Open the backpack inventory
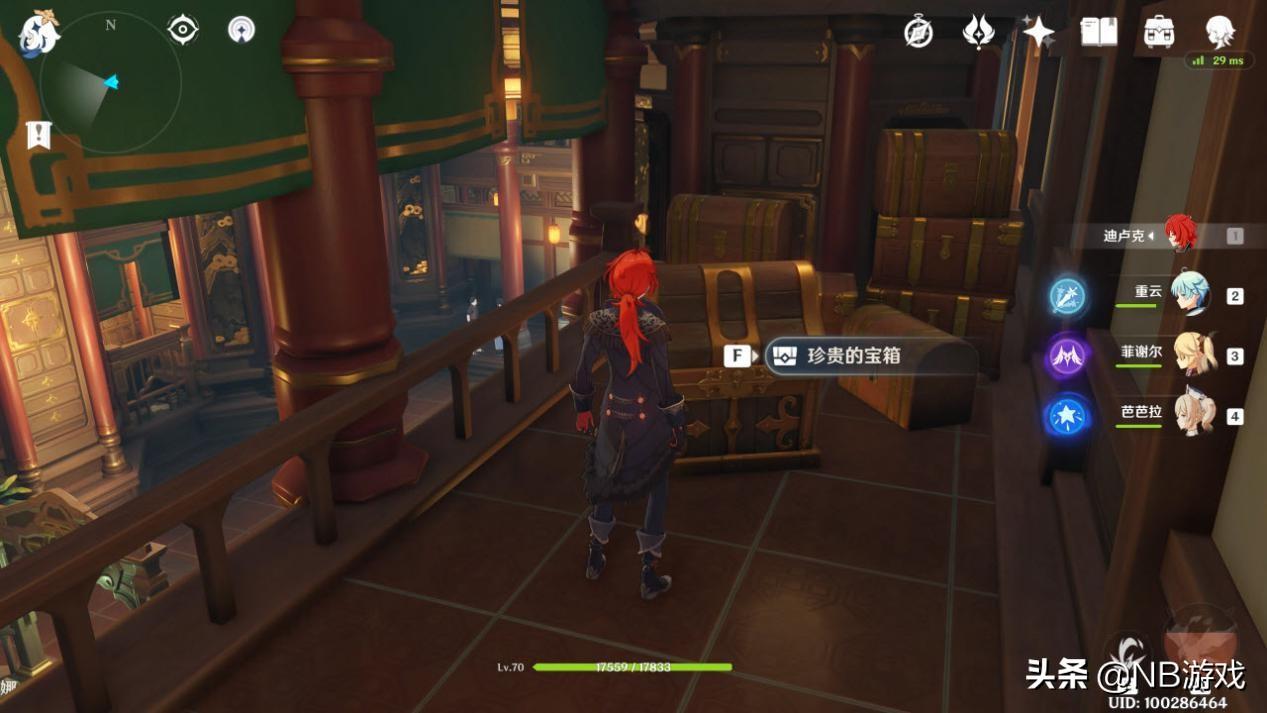This screenshot has height=713, width=1267. [1159, 32]
